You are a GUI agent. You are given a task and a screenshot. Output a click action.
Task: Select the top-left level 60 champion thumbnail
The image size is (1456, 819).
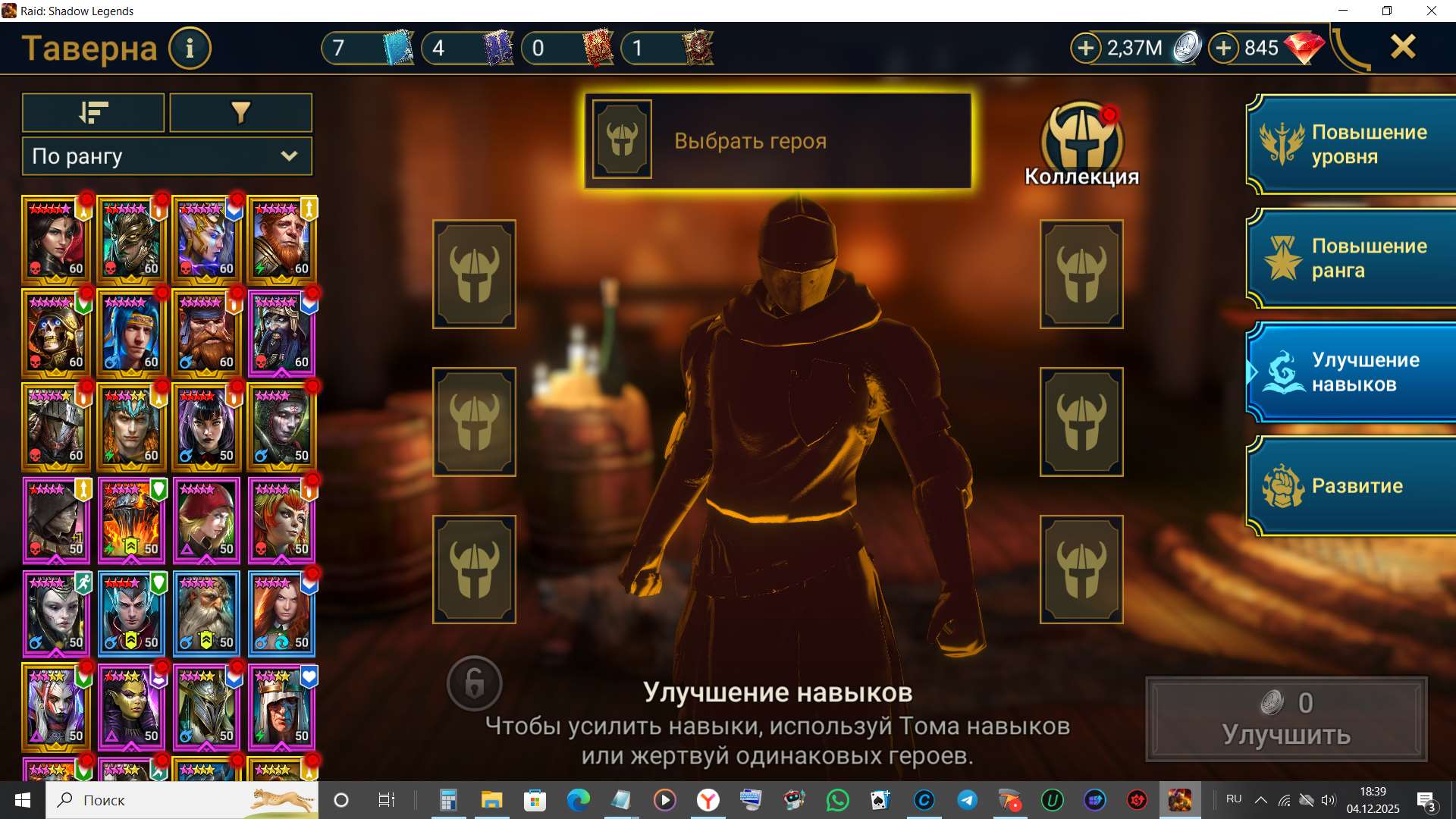56,240
